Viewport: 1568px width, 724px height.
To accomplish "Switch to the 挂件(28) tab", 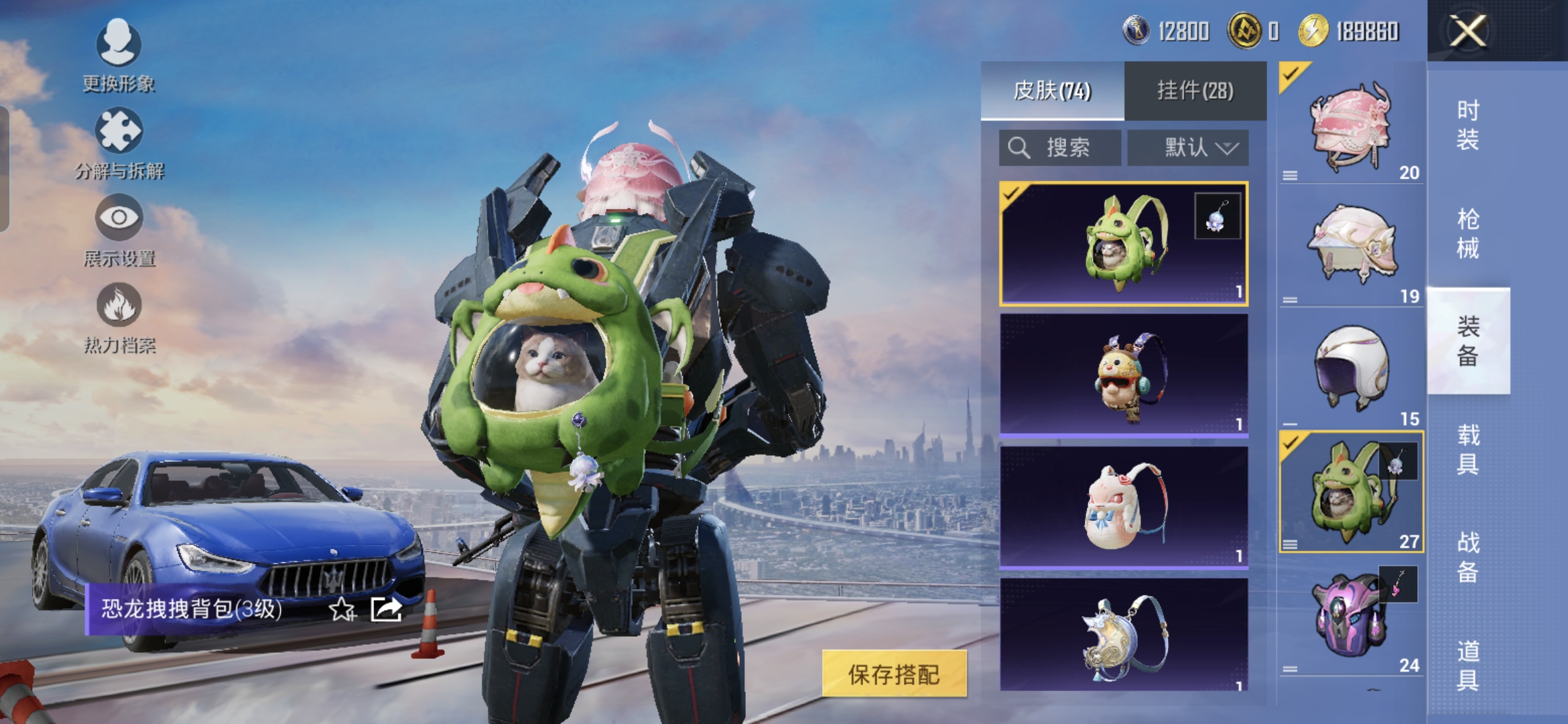I will pos(1195,90).
